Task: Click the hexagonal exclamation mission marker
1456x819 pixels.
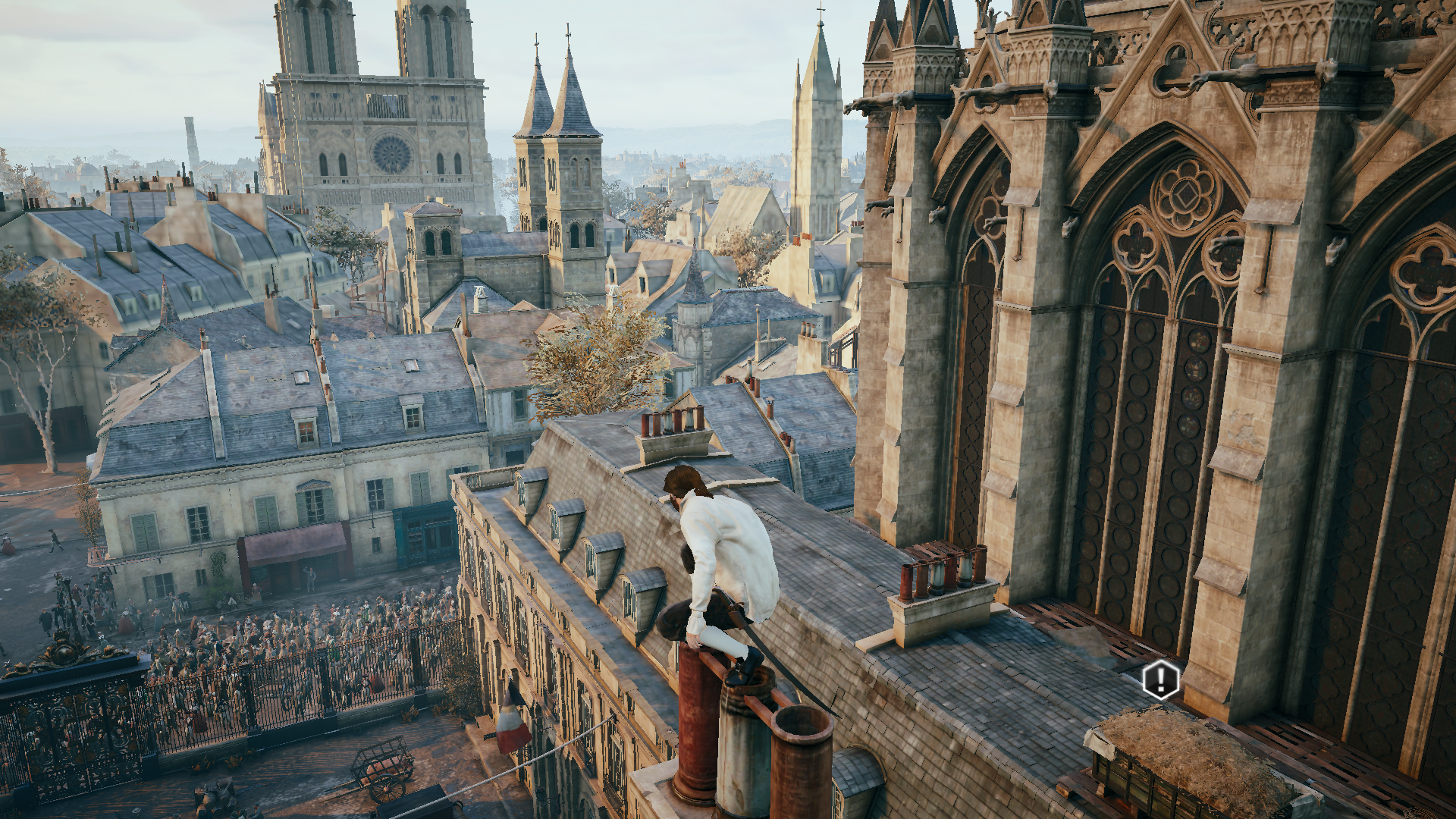Action: pyautogui.click(x=1161, y=679)
